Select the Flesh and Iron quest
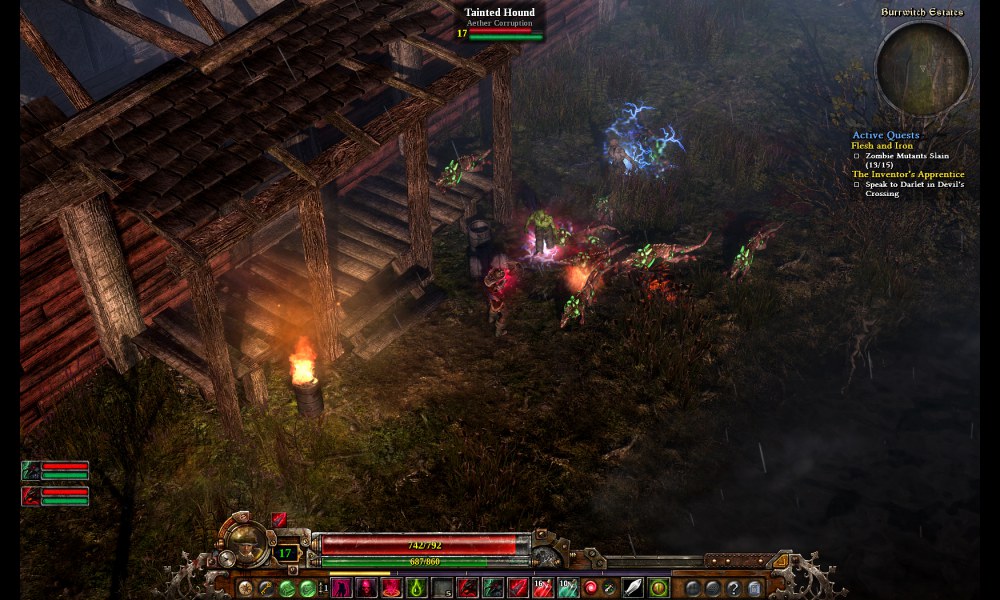The image size is (1000, 600). click(x=881, y=146)
